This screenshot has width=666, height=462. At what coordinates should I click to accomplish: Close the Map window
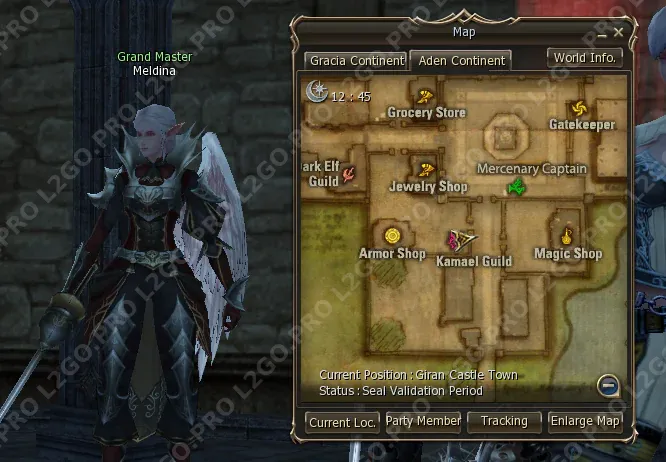pyautogui.click(x=619, y=33)
